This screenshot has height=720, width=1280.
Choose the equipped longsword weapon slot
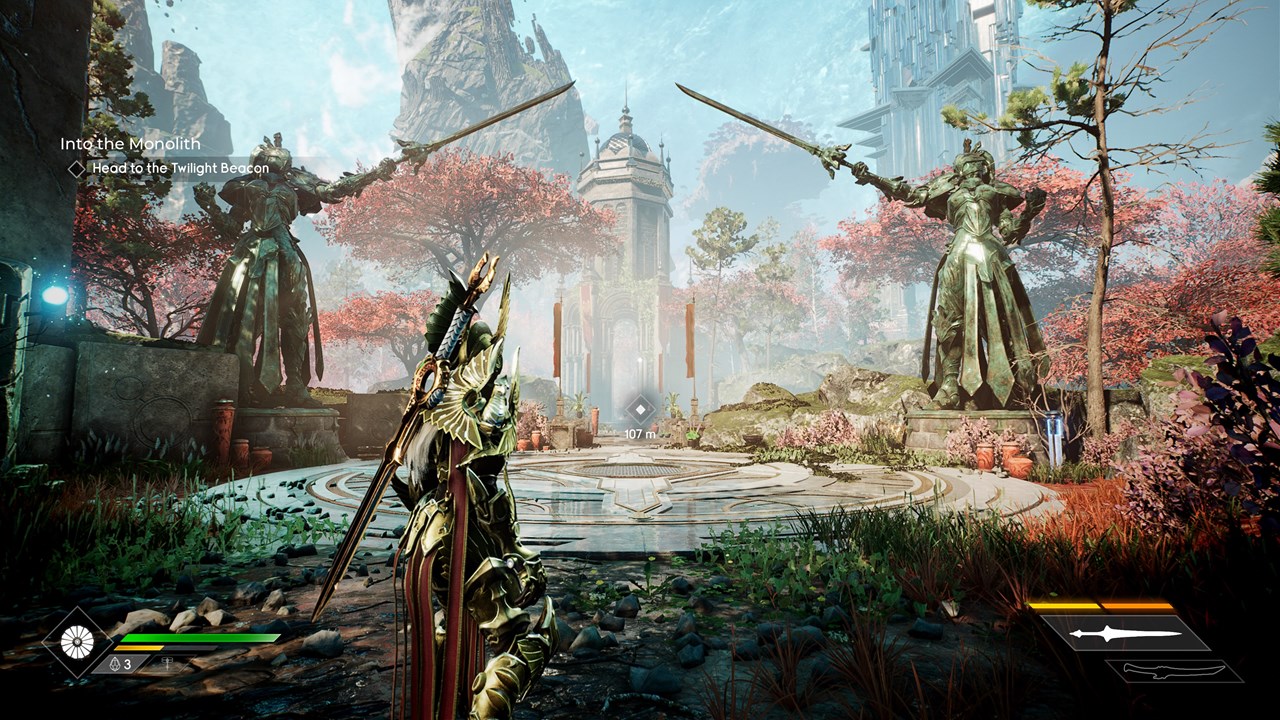click(1123, 633)
